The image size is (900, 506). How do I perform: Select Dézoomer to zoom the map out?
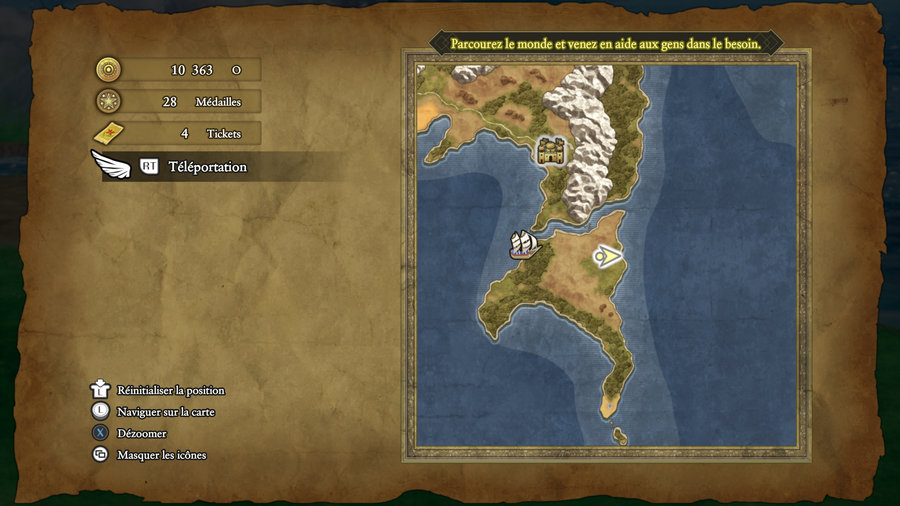click(x=141, y=433)
